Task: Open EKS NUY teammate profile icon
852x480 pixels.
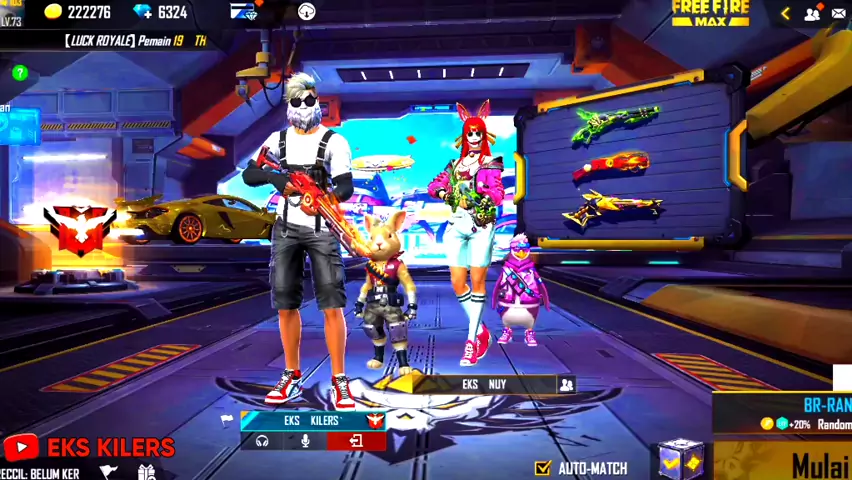Action: click(566, 384)
